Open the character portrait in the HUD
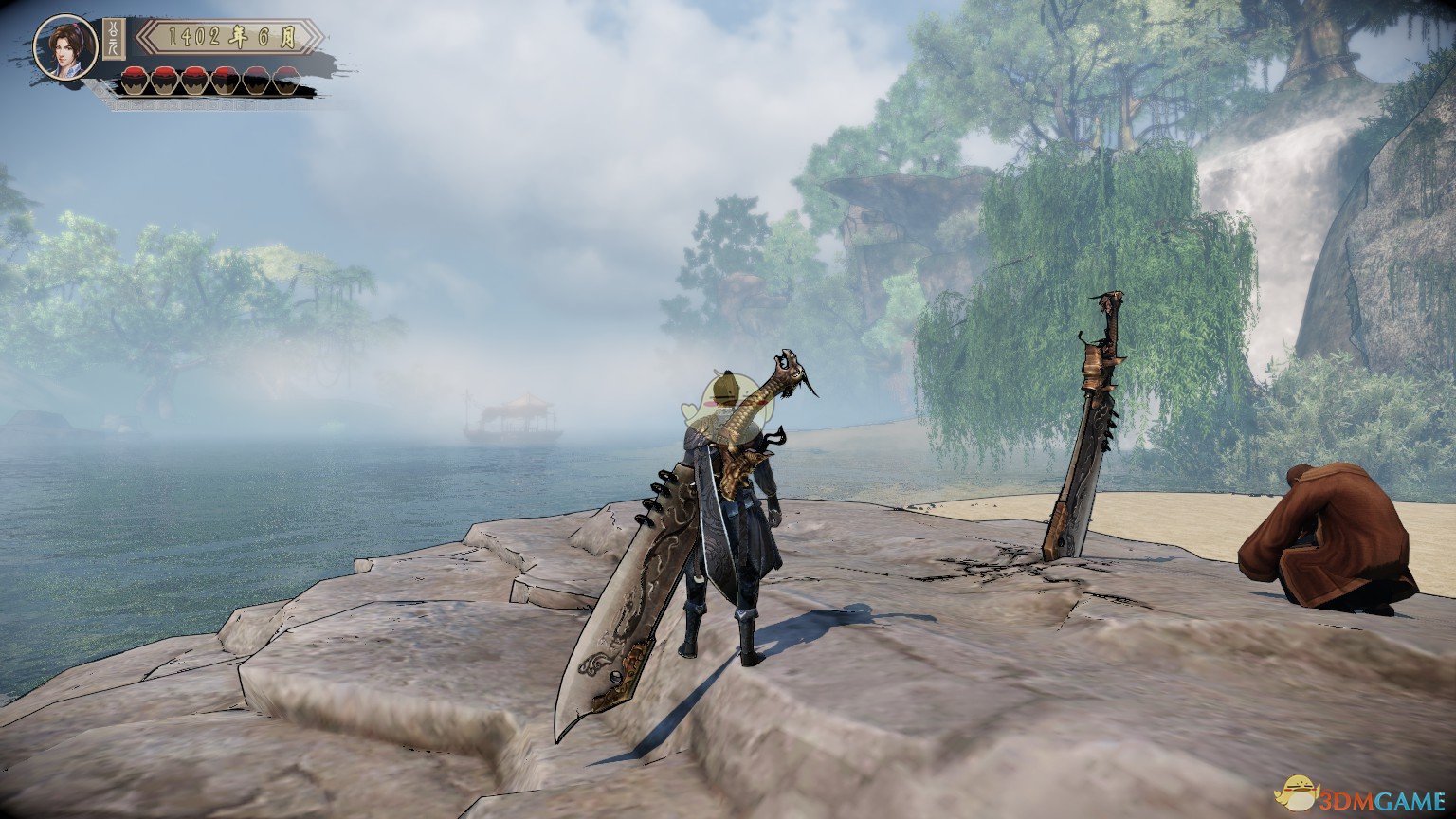This screenshot has width=1456, height=819. pyautogui.click(x=64, y=47)
